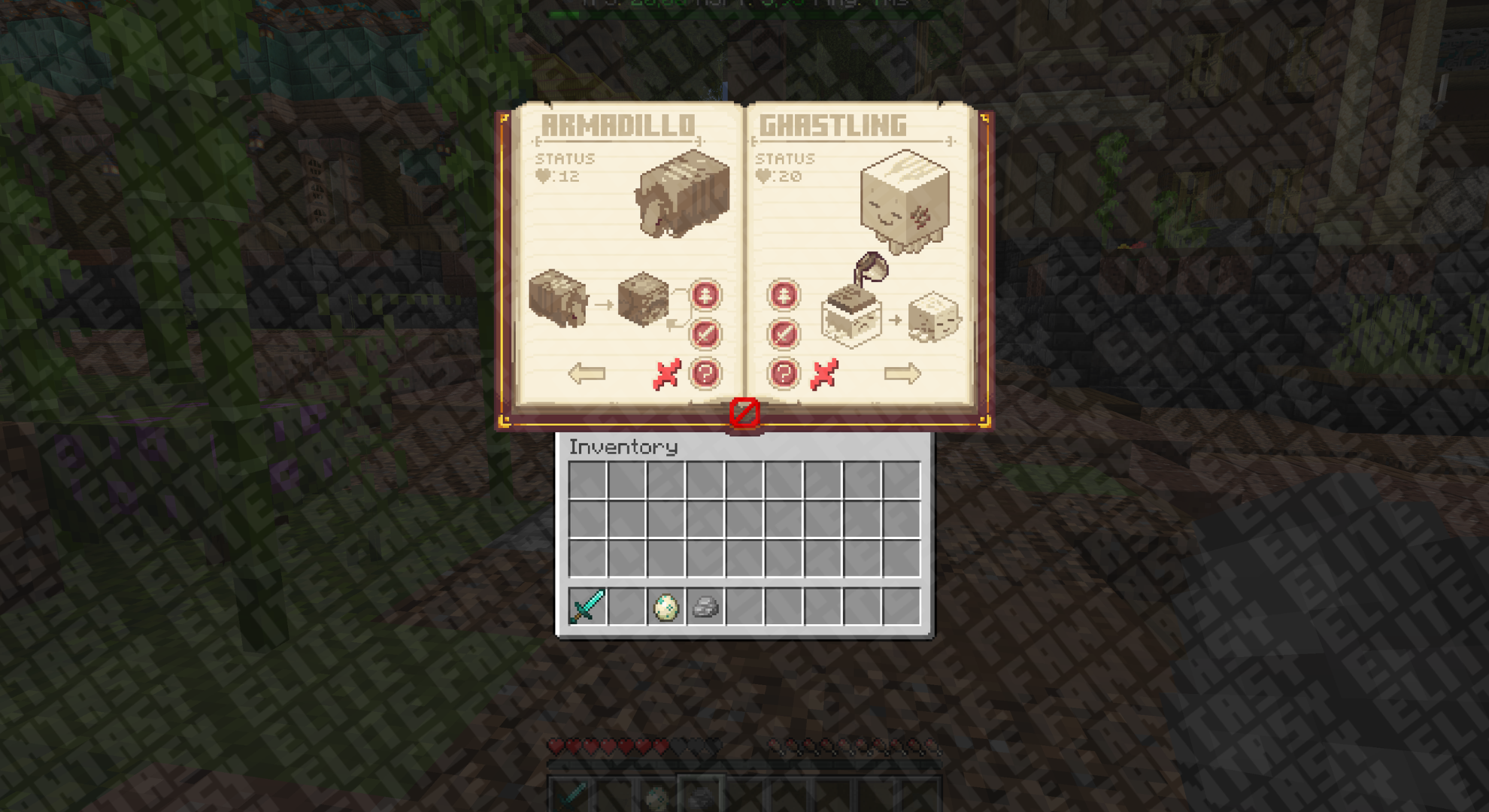This screenshot has height=812, width=1489.
Task: Select the diamond sword in the inventory
Action: click(587, 606)
